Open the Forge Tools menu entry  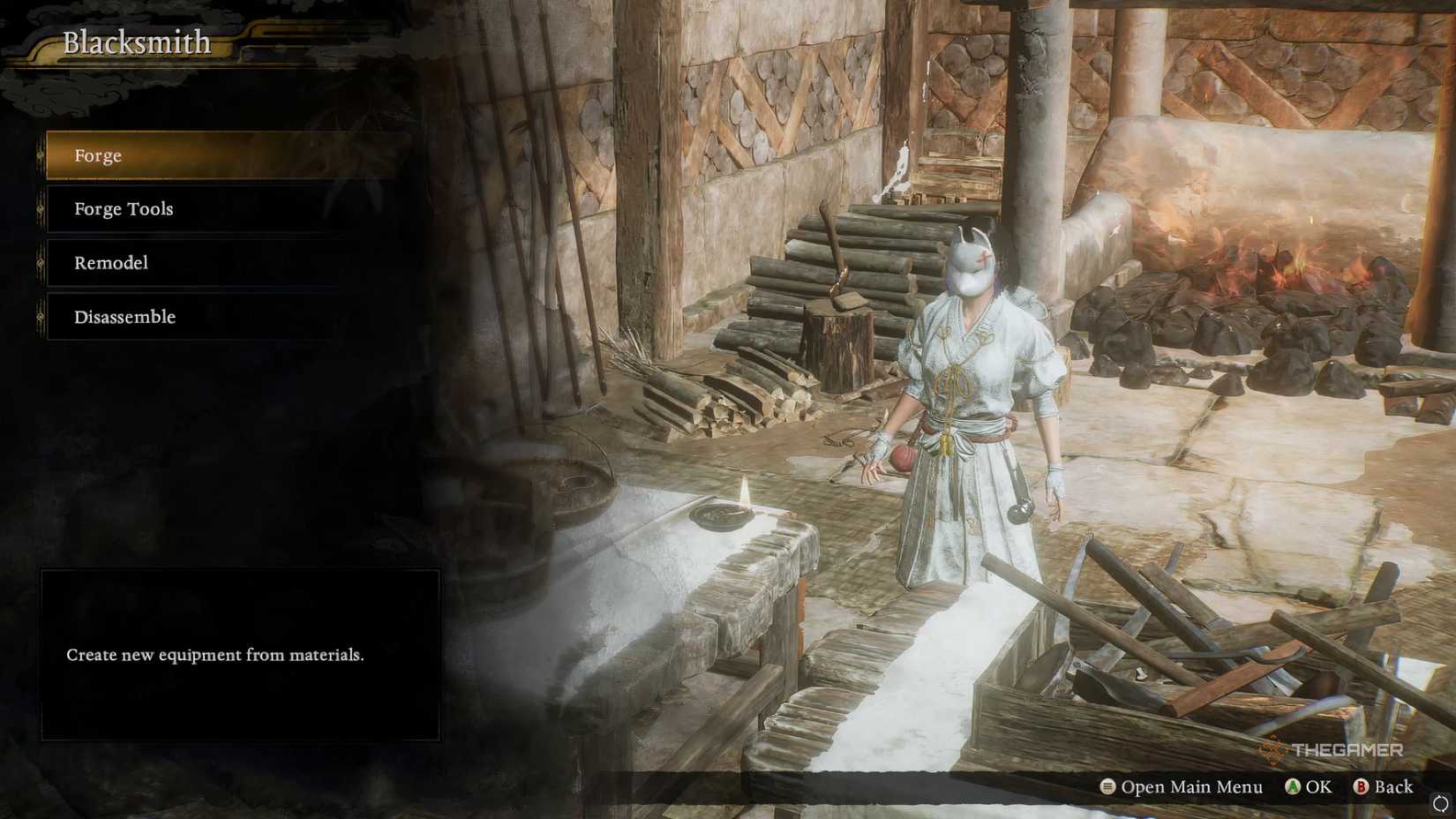pyautogui.click(x=124, y=209)
